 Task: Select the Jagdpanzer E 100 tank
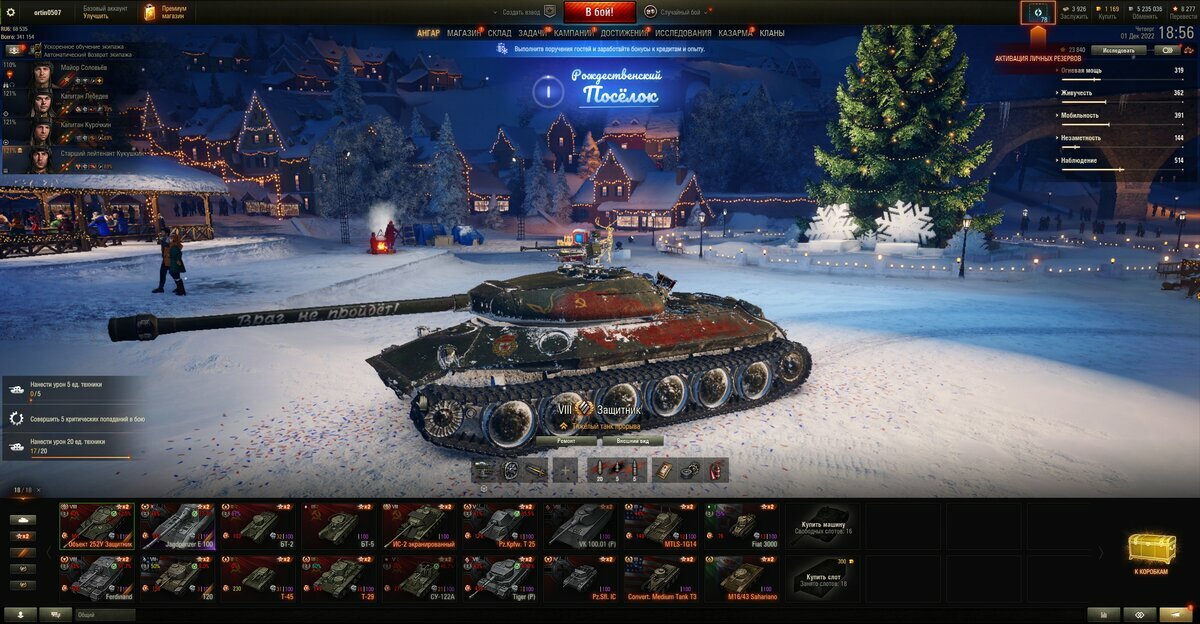point(177,525)
